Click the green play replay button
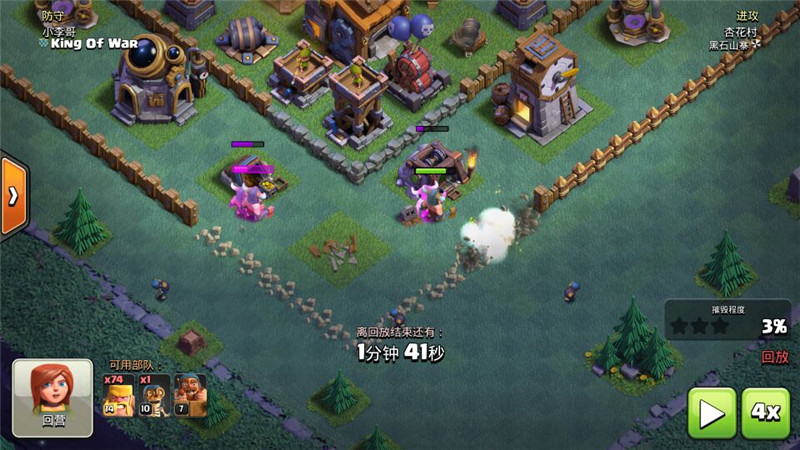 (711, 413)
